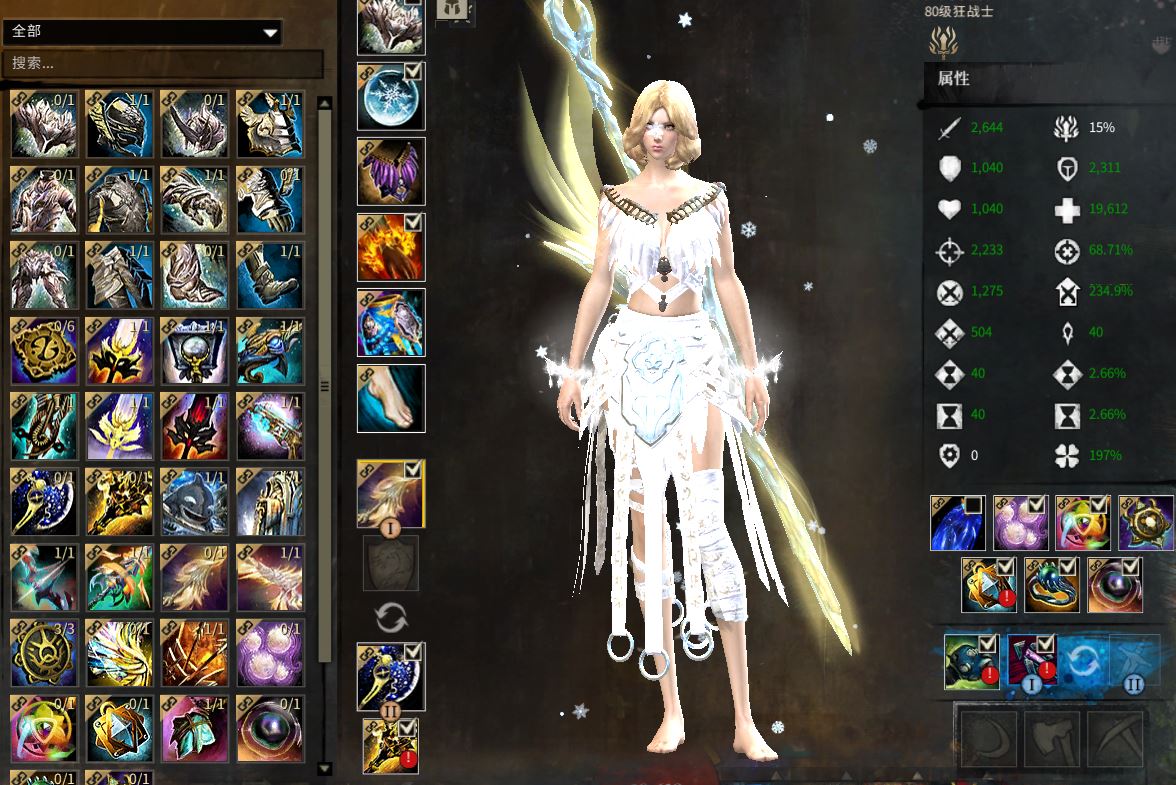The image size is (1176, 785).
Task: Click the 搜索 search input field
Action: click(x=165, y=64)
